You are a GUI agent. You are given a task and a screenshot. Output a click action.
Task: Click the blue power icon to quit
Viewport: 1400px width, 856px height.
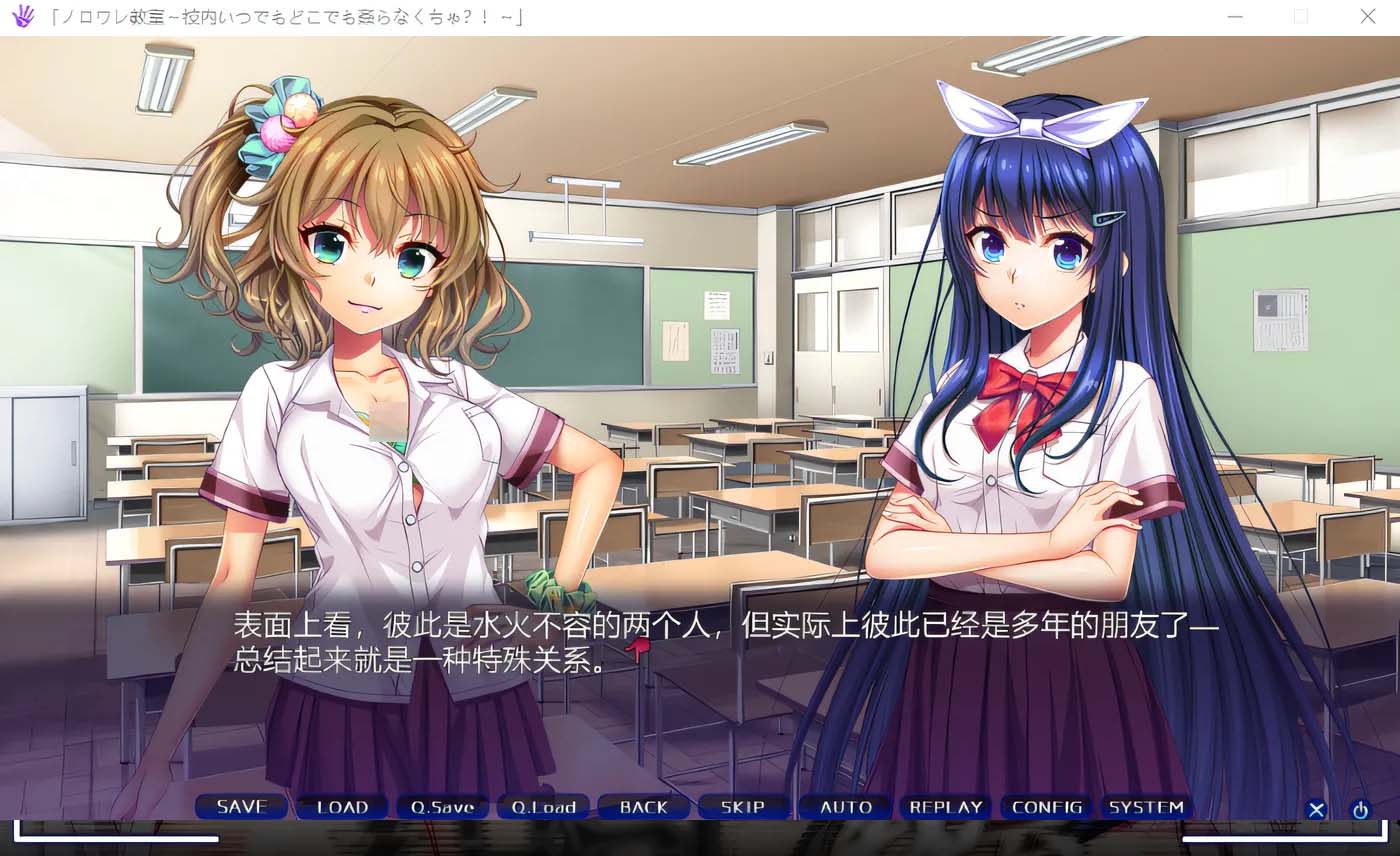pyautogui.click(x=1360, y=810)
